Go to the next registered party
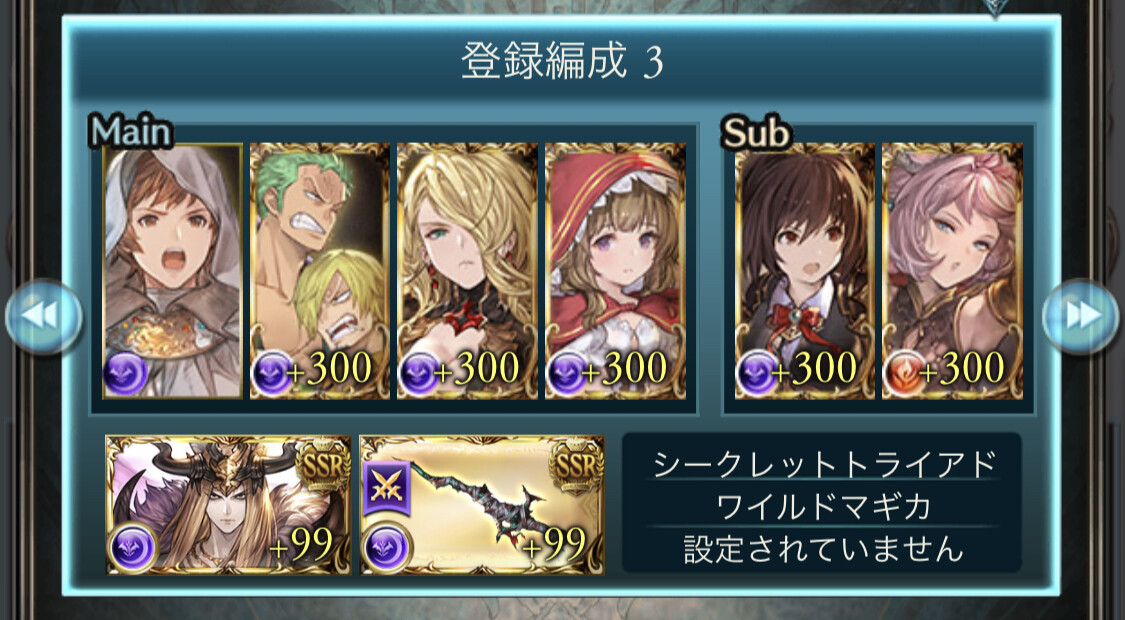This screenshot has width=1125, height=620. point(1080,317)
